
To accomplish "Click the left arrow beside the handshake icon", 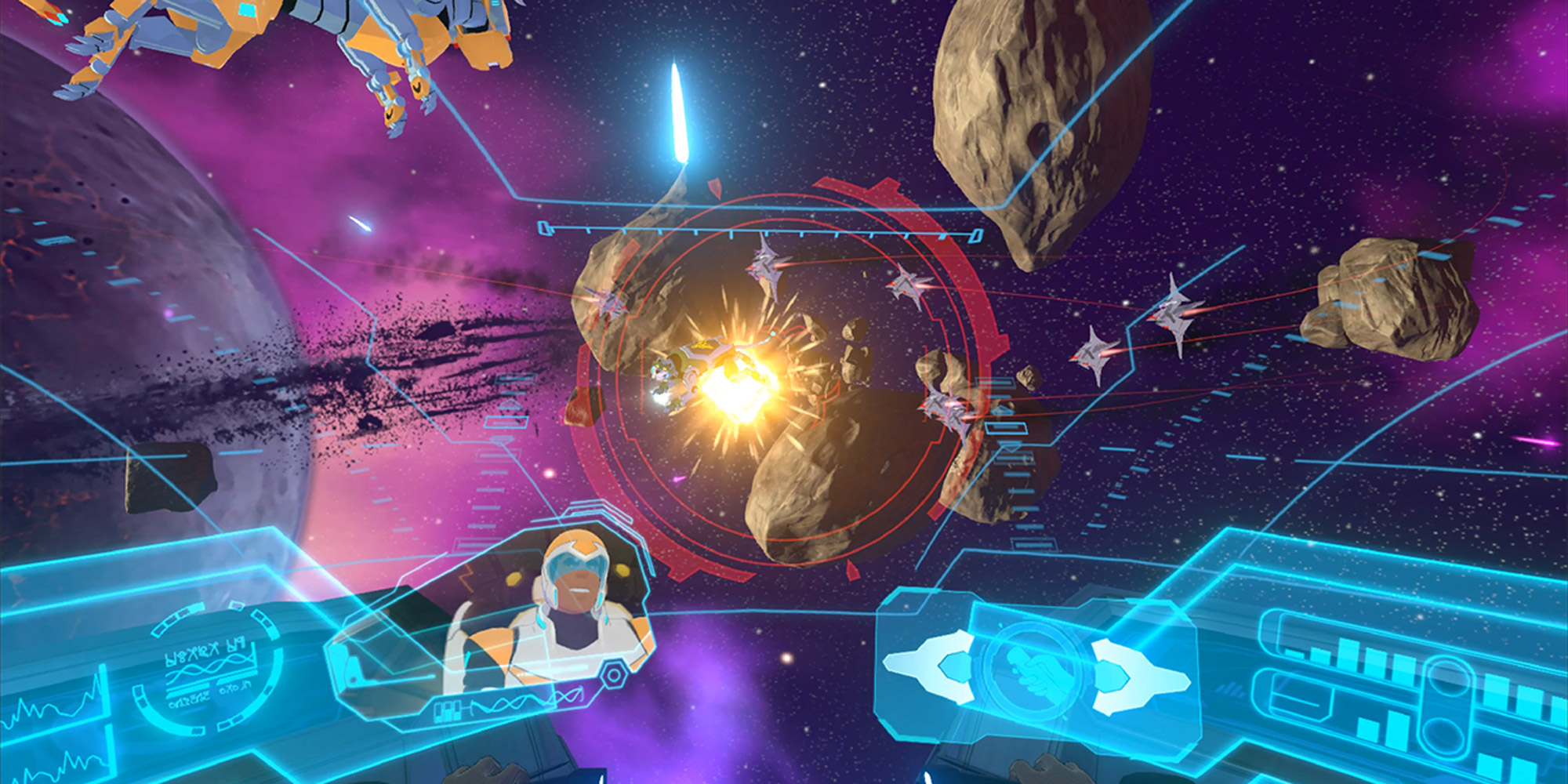I will (x=930, y=666).
